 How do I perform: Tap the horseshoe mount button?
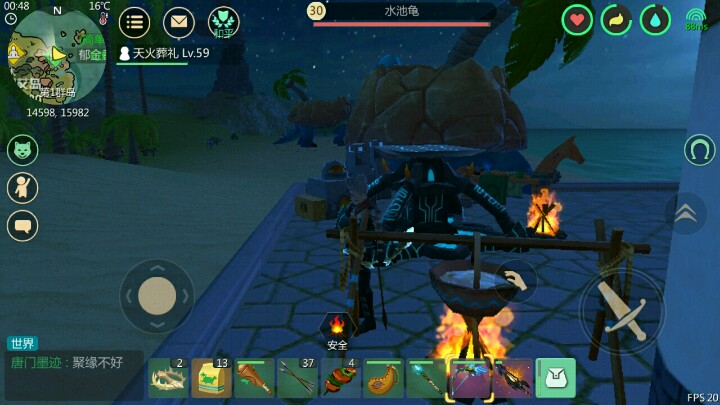[x=700, y=150]
